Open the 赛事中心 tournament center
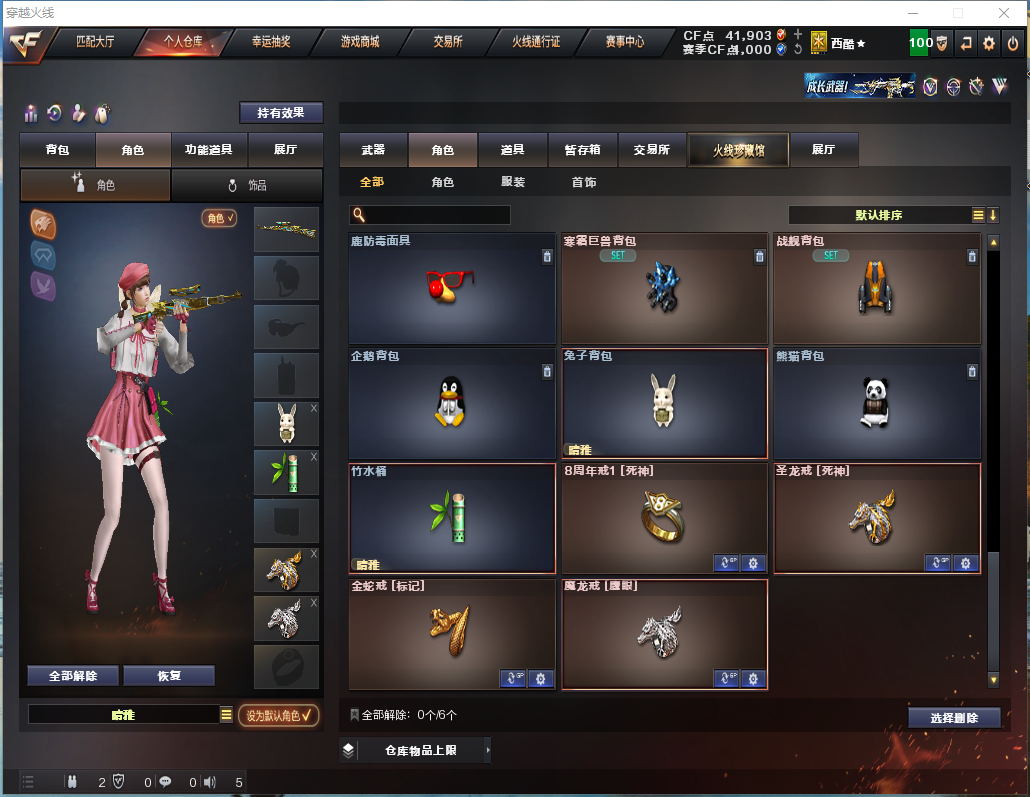 tap(625, 42)
